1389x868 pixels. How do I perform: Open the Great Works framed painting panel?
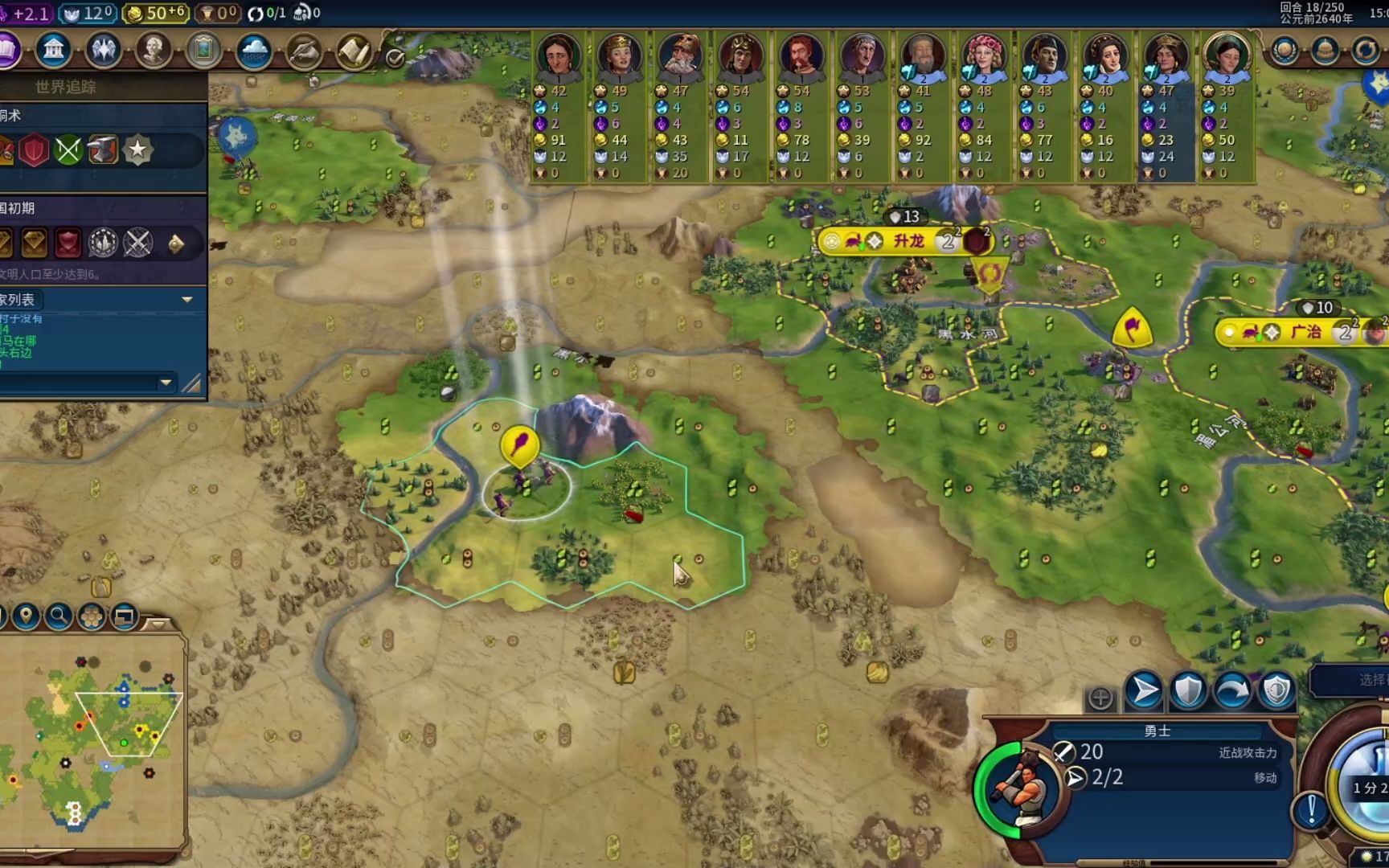click(203, 51)
